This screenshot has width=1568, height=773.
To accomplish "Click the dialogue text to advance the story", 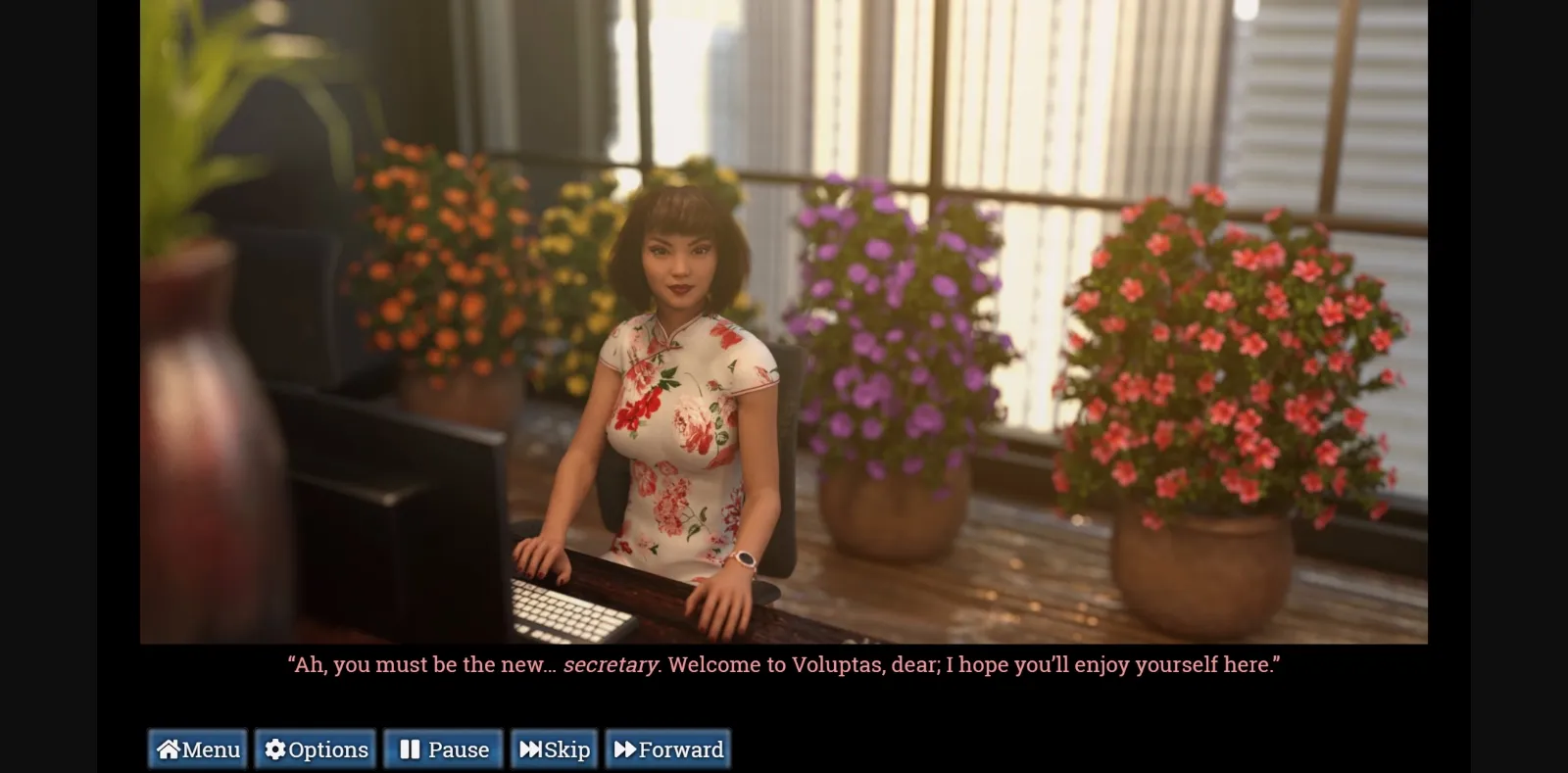I will point(784,663).
